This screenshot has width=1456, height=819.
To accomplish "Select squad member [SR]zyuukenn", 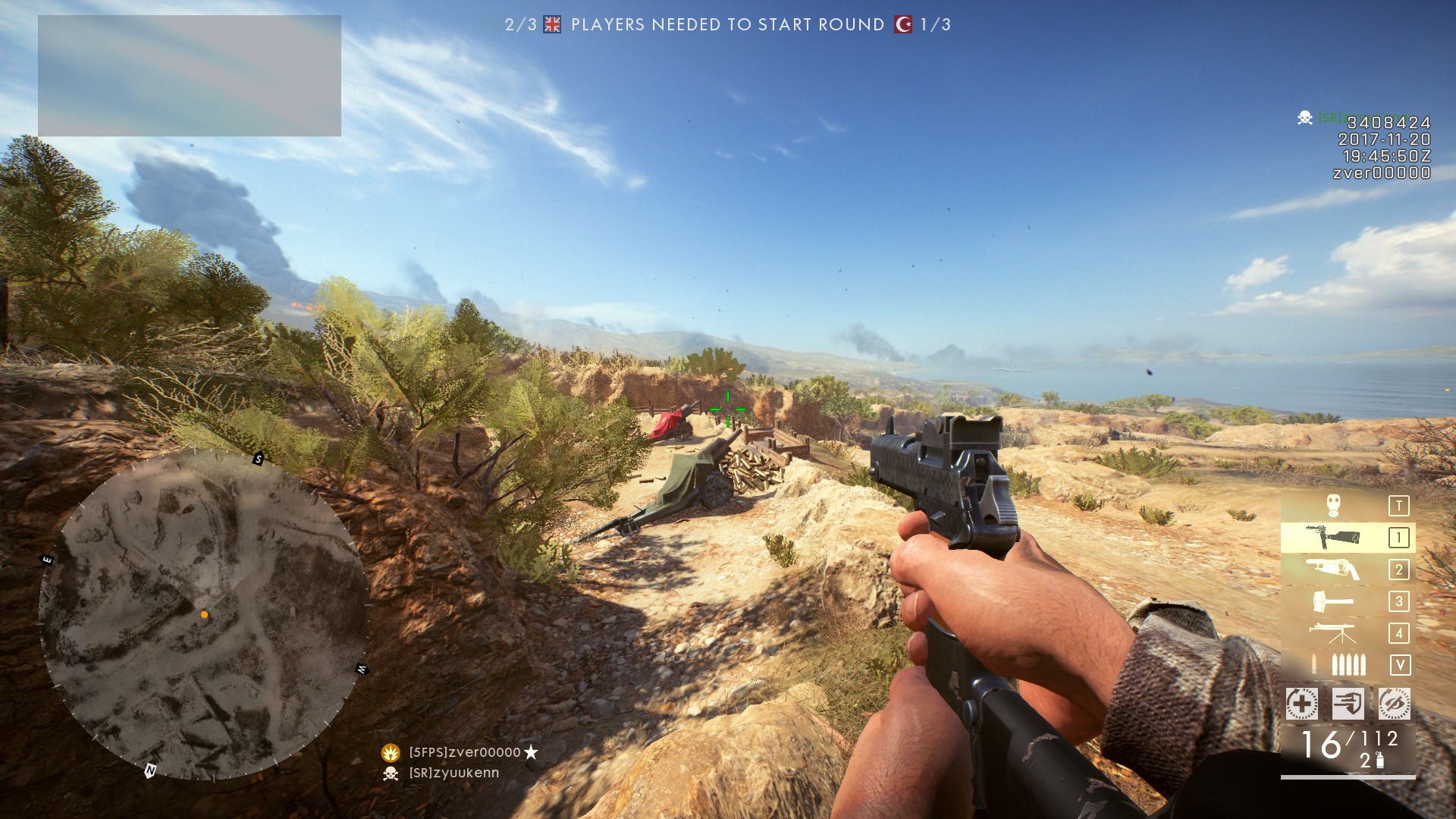I will coord(453,773).
